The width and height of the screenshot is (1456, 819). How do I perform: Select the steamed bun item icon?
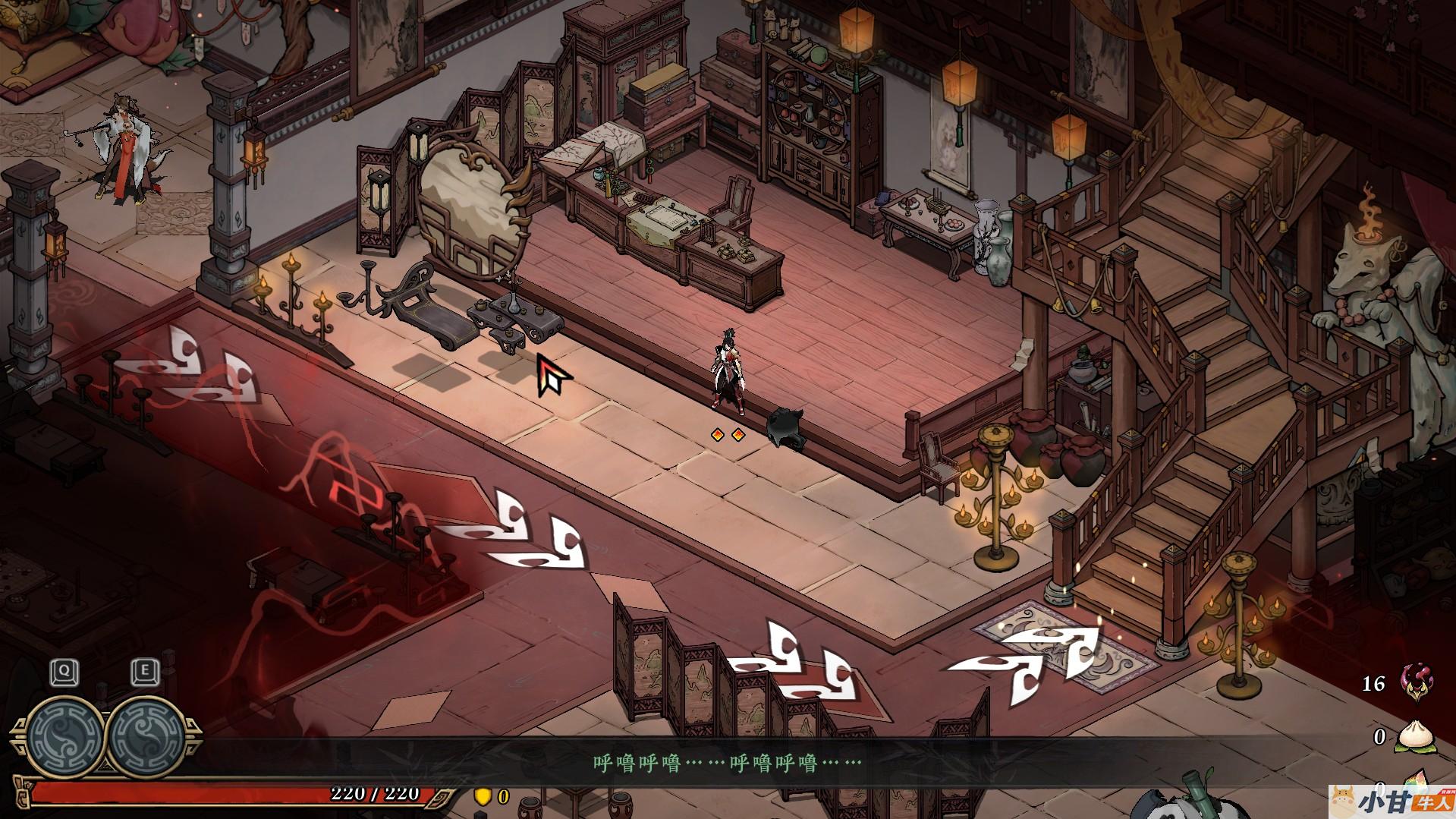(x=1414, y=736)
